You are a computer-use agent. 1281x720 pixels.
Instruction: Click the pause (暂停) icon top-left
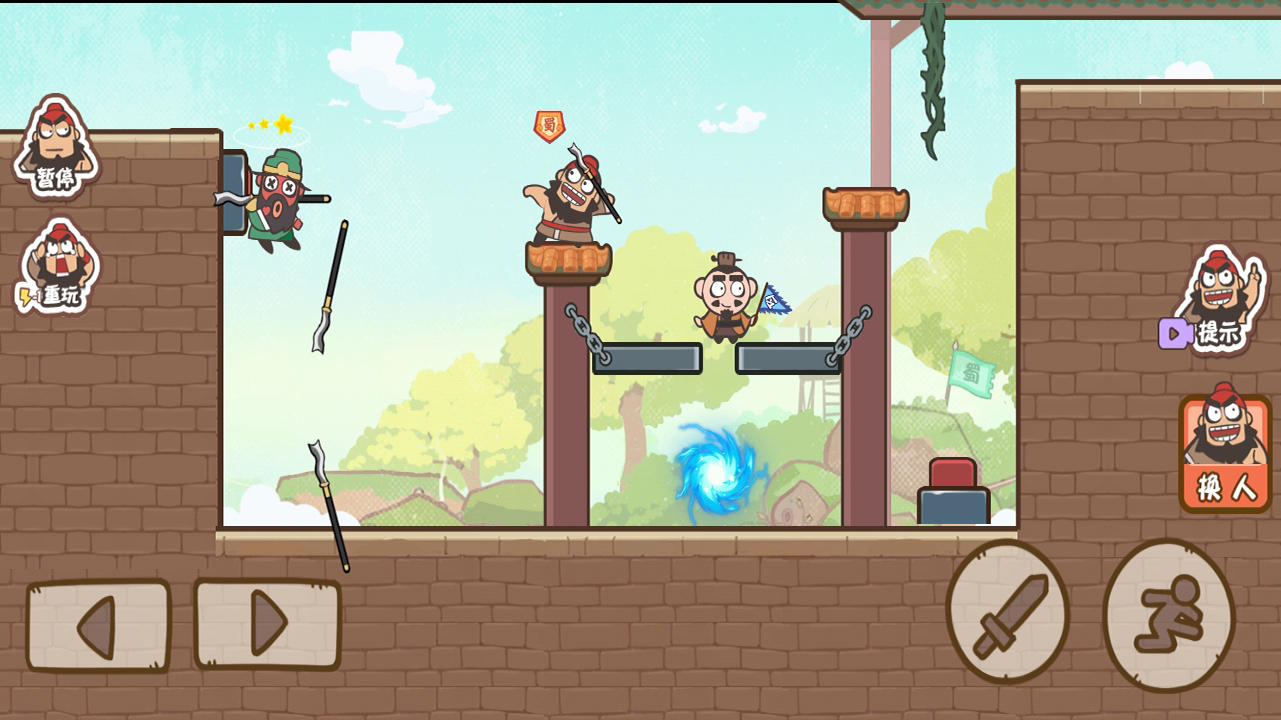pyautogui.click(x=55, y=150)
